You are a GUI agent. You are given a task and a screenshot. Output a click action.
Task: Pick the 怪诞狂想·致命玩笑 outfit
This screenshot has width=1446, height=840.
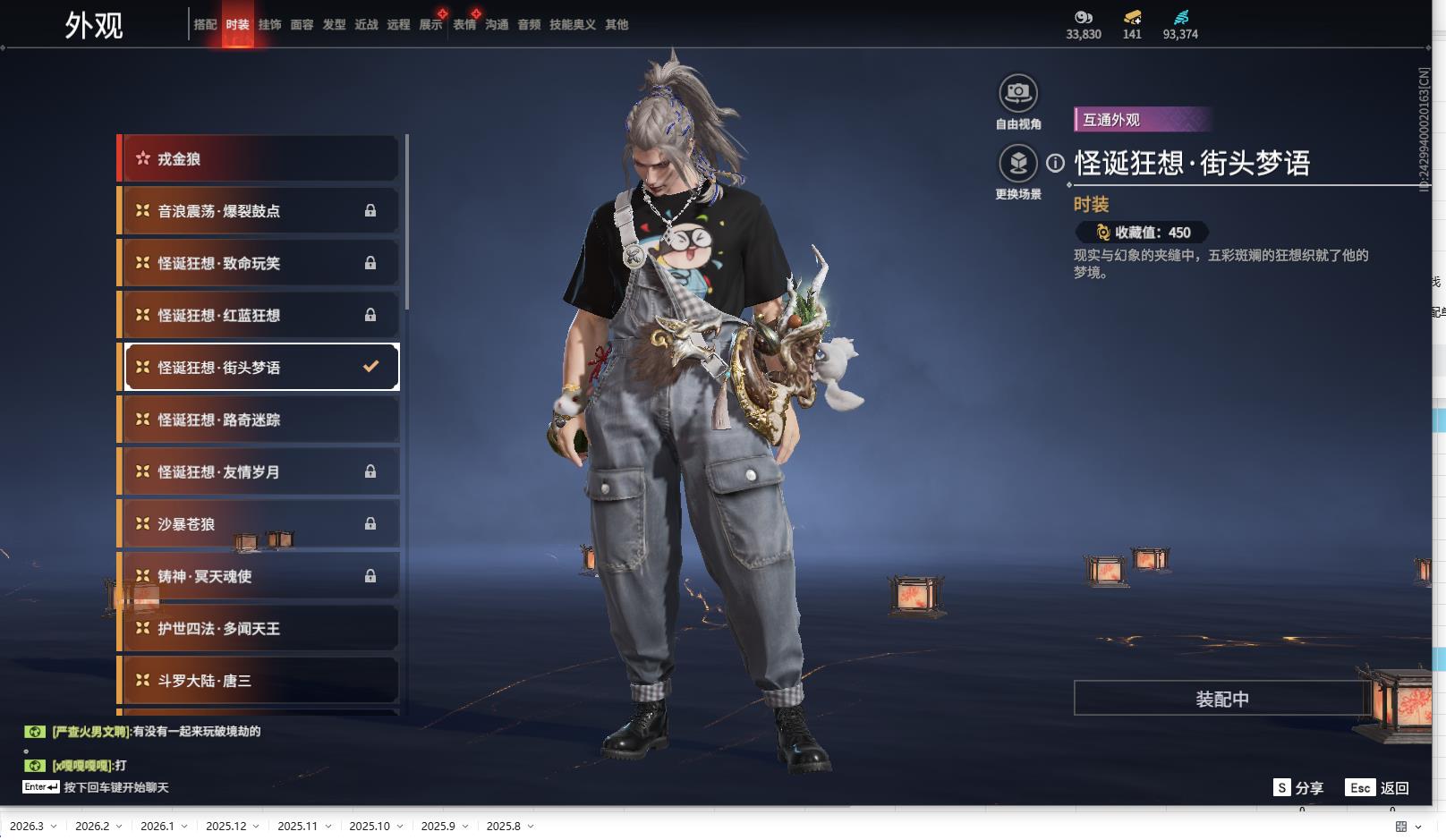click(259, 263)
